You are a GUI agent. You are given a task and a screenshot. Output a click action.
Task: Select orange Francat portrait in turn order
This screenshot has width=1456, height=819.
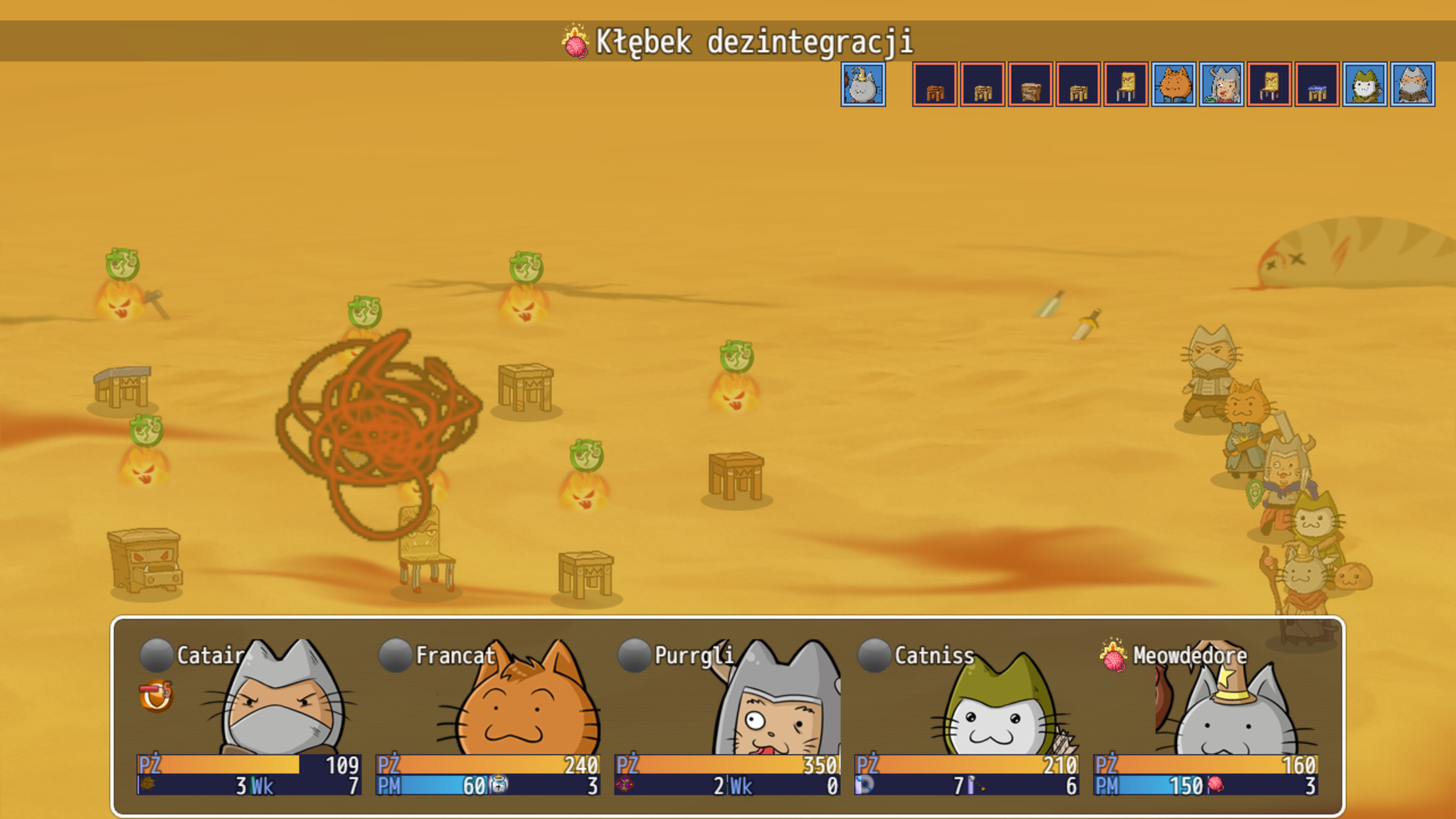[1174, 84]
